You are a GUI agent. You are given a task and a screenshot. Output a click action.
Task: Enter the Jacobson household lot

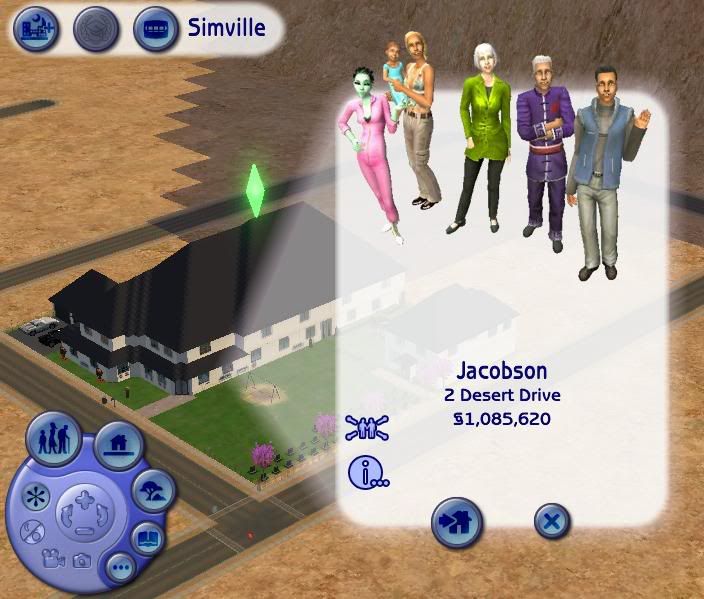457,521
